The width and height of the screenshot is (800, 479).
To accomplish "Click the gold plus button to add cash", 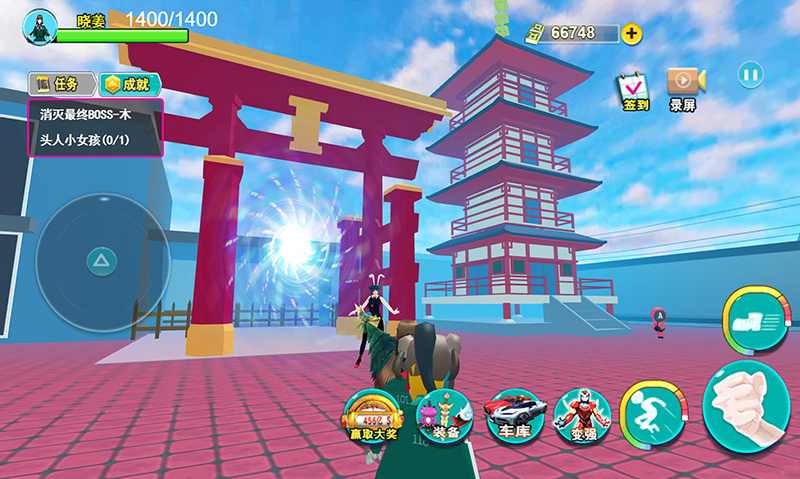I will point(632,33).
